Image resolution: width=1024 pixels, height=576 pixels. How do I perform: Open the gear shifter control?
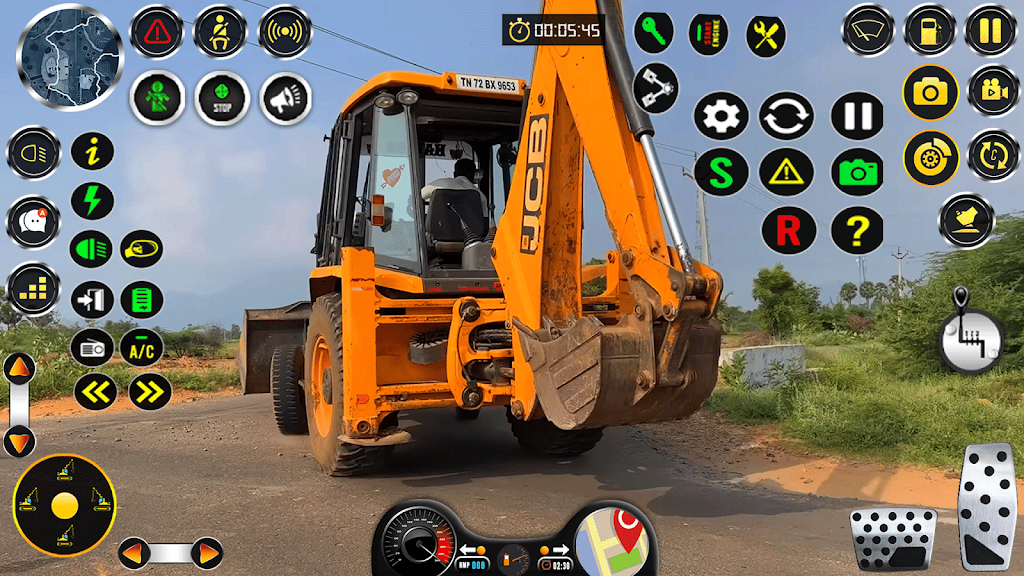[968, 335]
